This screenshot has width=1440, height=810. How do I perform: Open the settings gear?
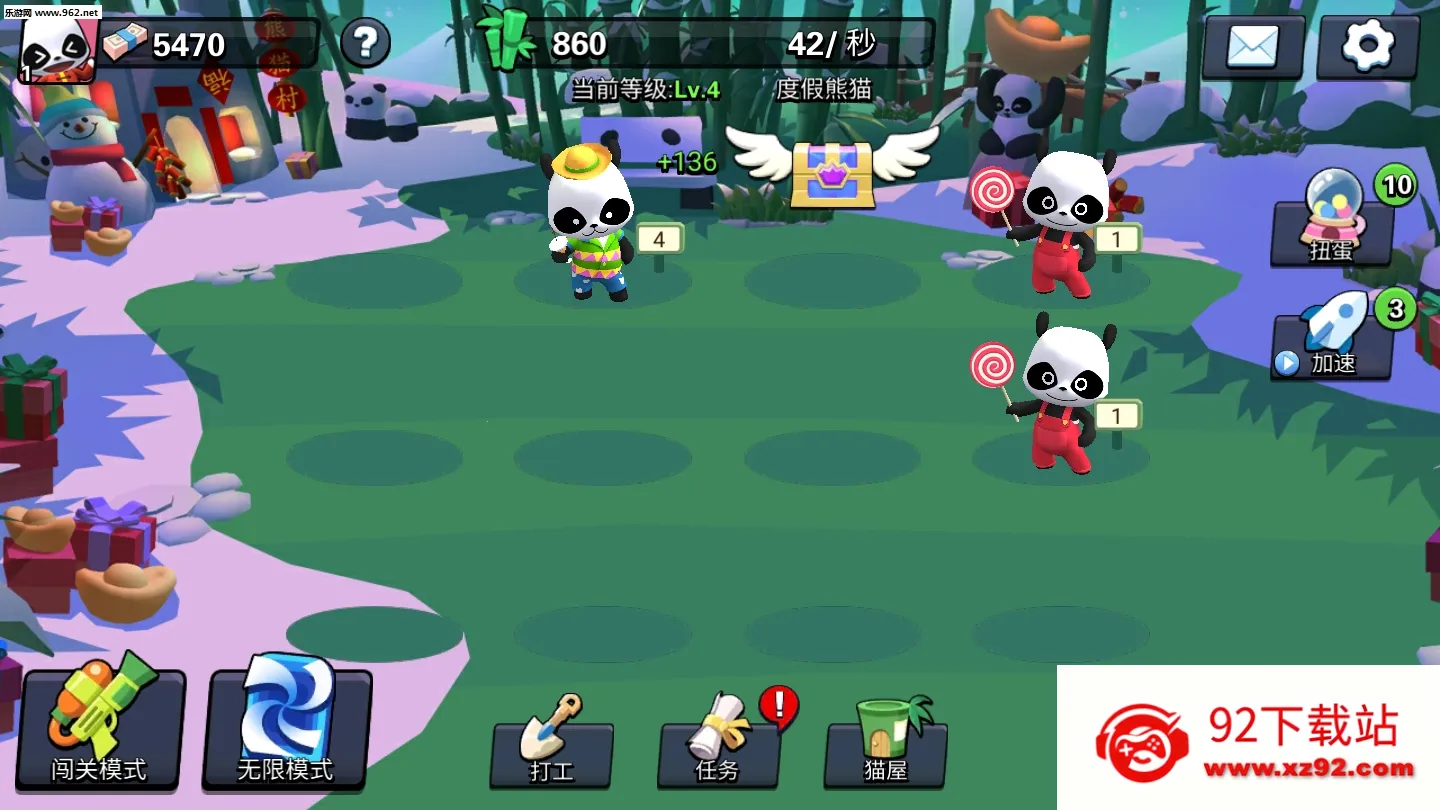coord(1369,45)
